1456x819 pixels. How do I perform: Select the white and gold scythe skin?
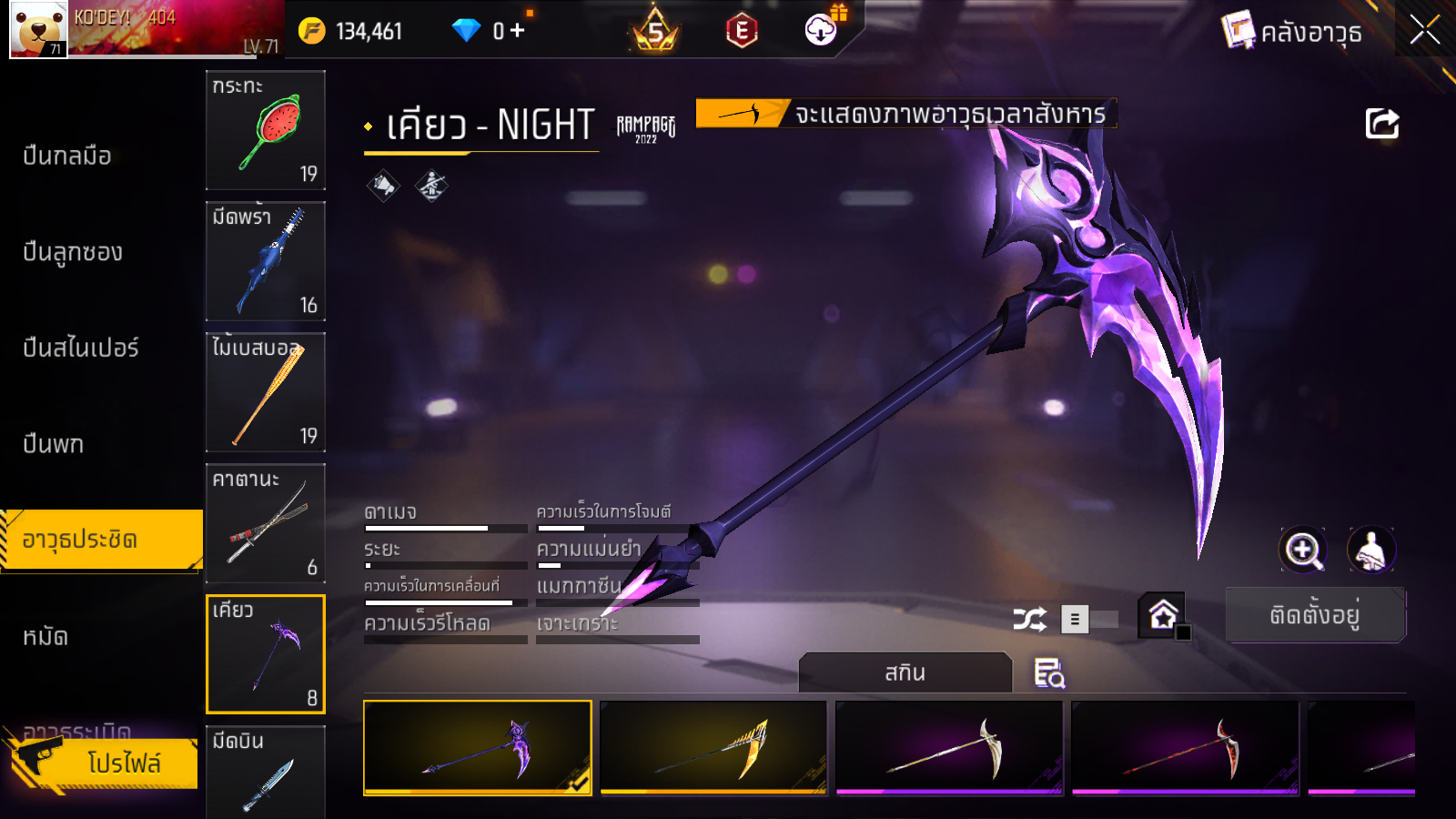[949, 747]
